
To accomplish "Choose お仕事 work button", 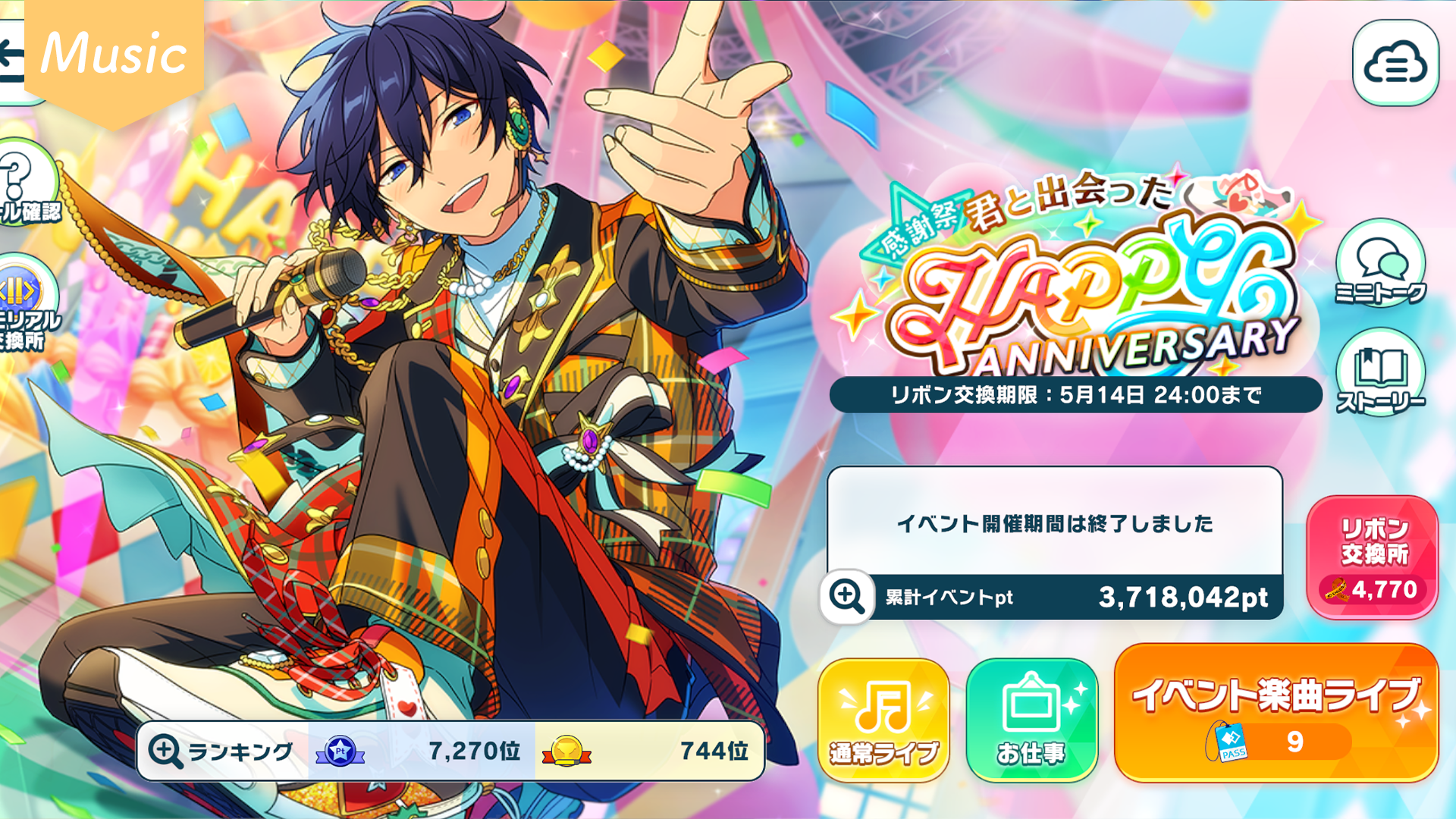I will (1031, 719).
